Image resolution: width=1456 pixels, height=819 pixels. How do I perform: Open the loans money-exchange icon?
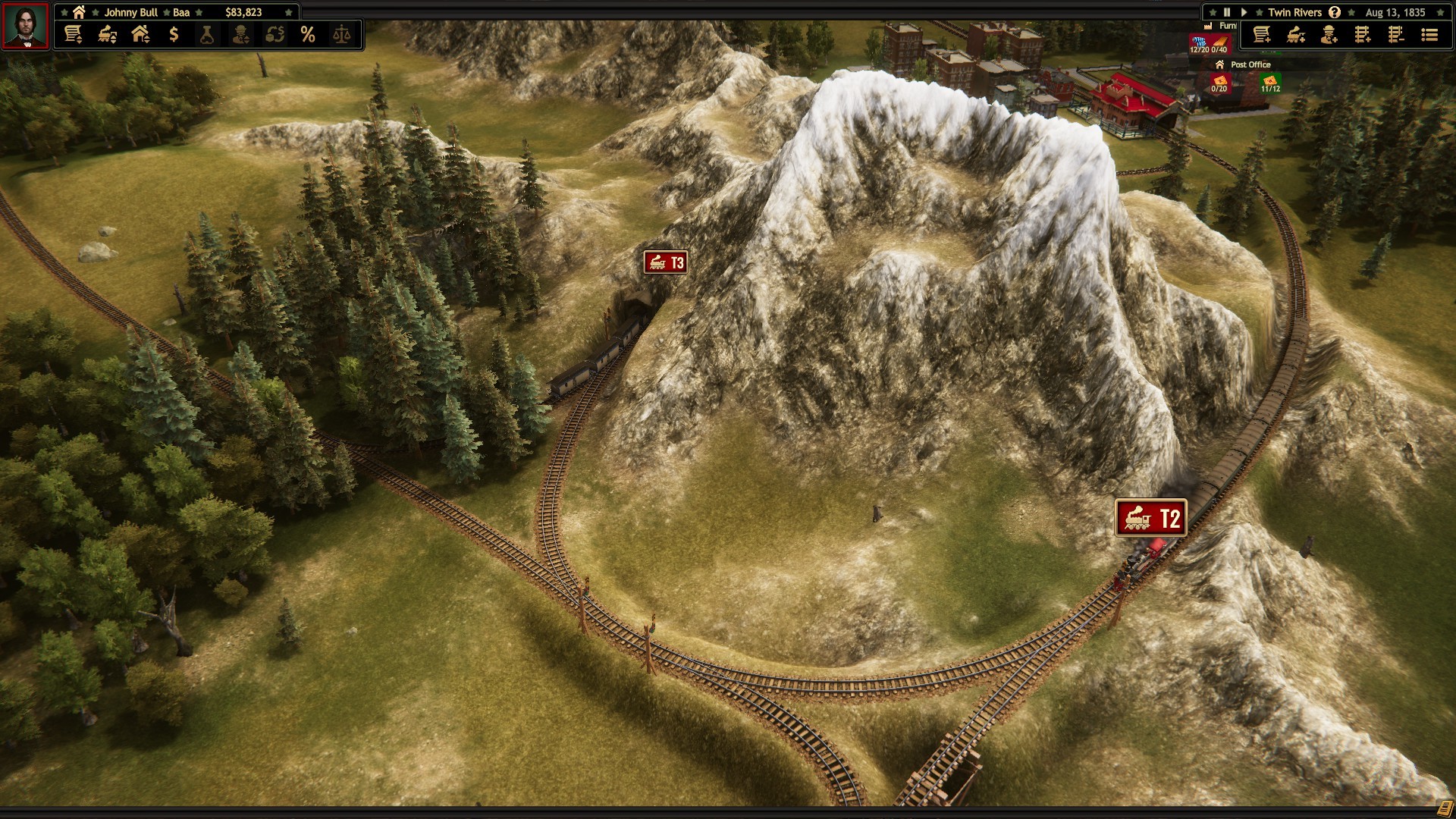pos(275,34)
